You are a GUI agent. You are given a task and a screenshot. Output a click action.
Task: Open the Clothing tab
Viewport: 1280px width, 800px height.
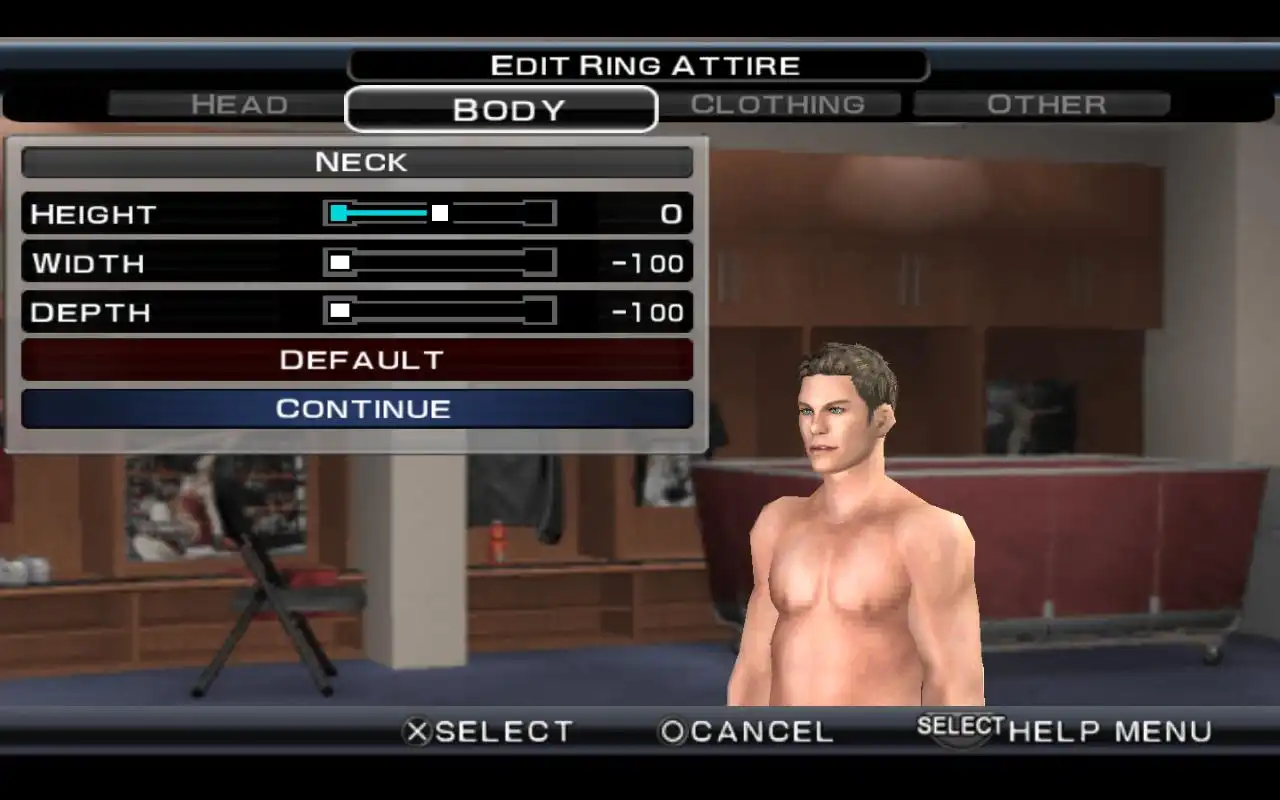click(x=778, y=104)
